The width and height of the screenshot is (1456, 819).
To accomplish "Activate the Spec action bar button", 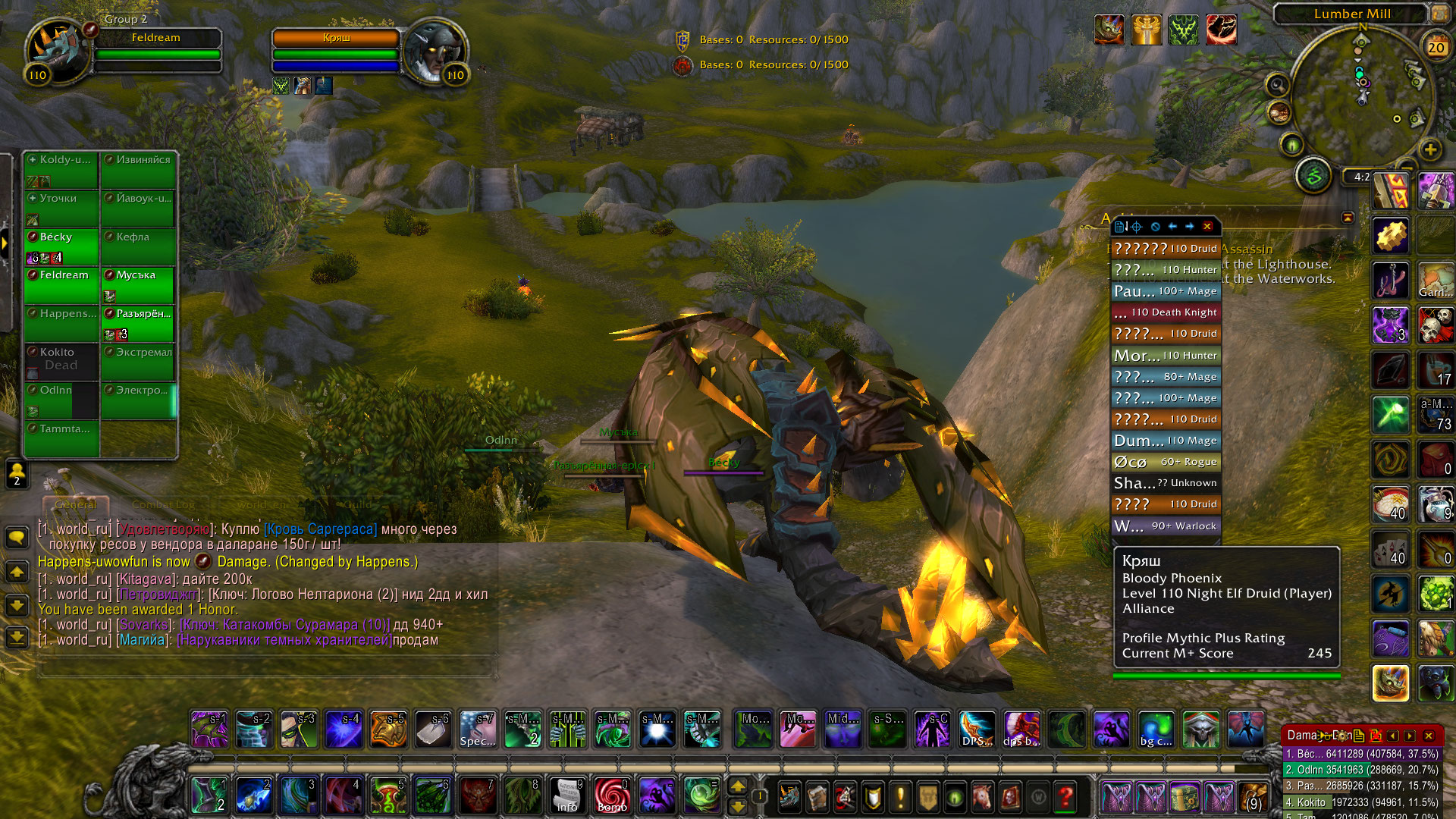I will [x=478, y=730].
